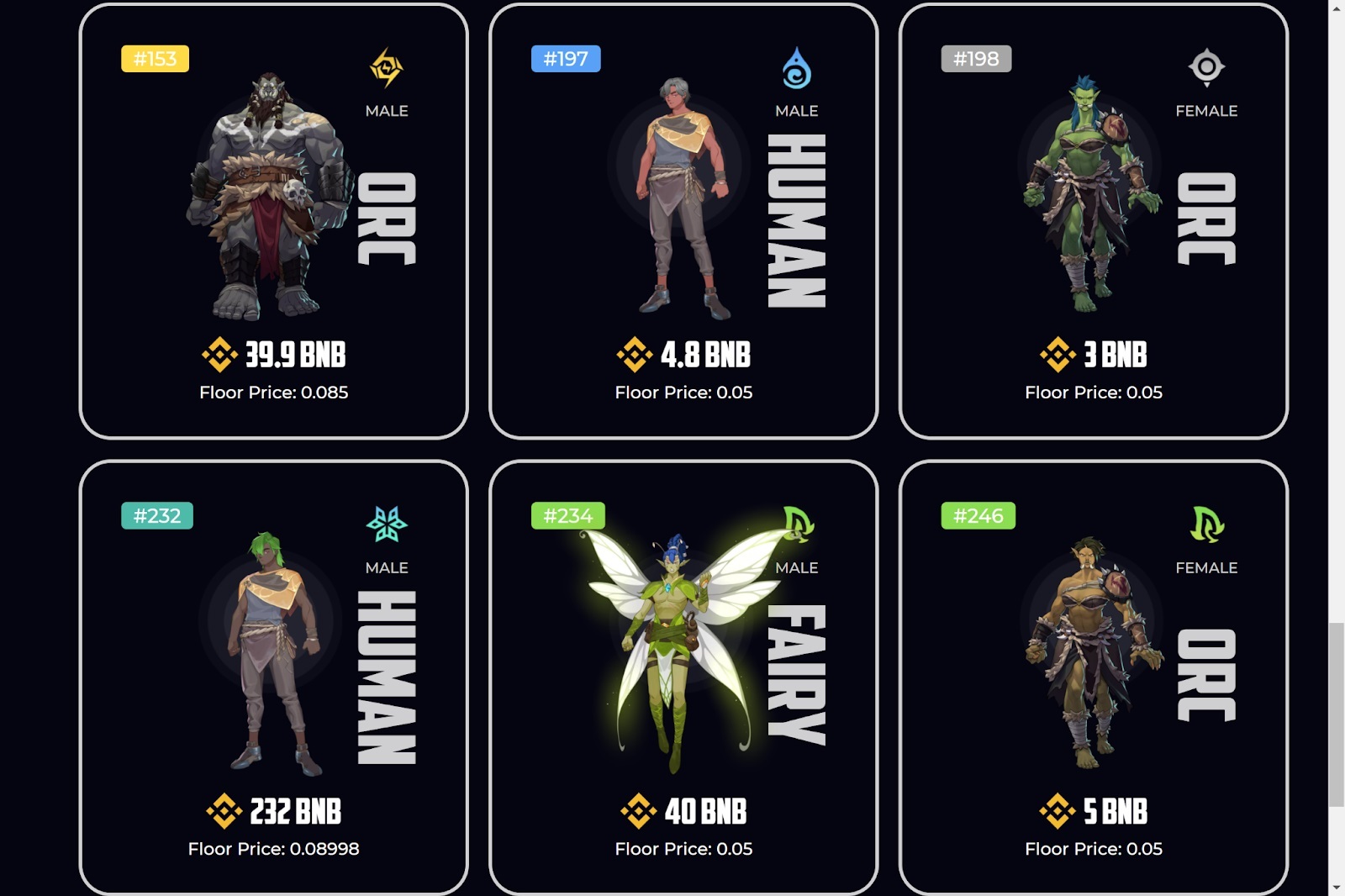Select the FAIRY race text on card #234
1345x896 pixels.
pyautogui.click(x=795, y=672)
